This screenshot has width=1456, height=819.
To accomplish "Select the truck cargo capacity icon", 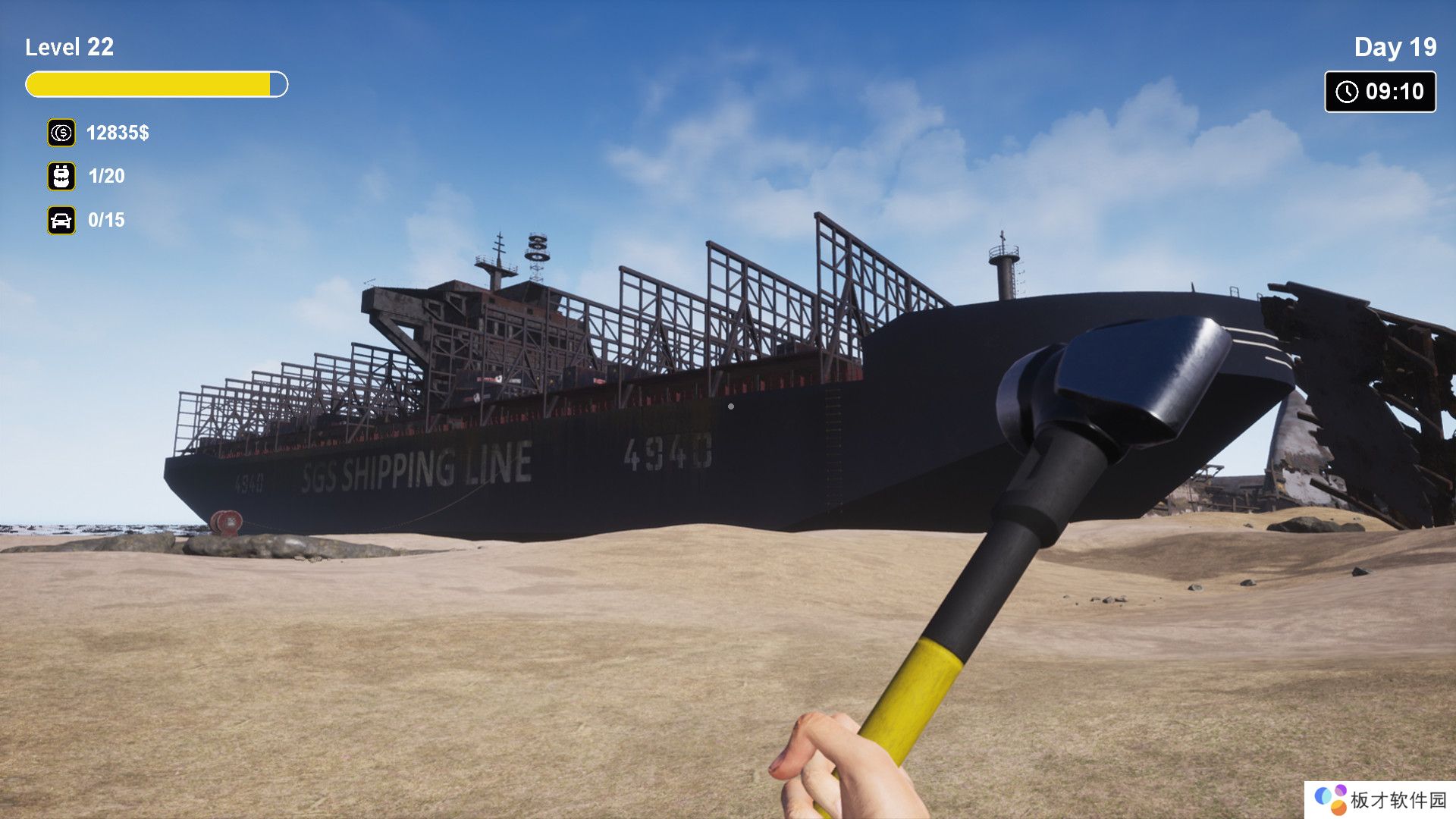I will tap(61, 220).
